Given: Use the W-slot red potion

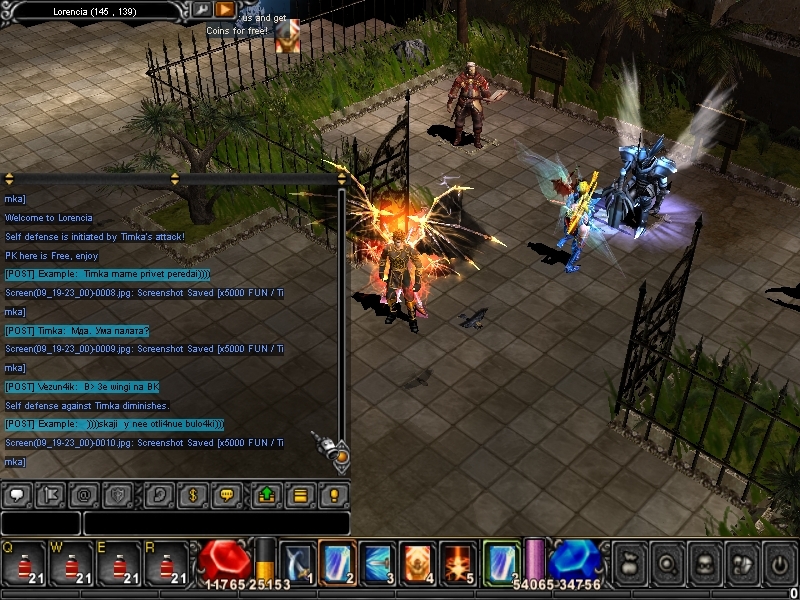Looking at the screenshot, I should pos(71,564).
